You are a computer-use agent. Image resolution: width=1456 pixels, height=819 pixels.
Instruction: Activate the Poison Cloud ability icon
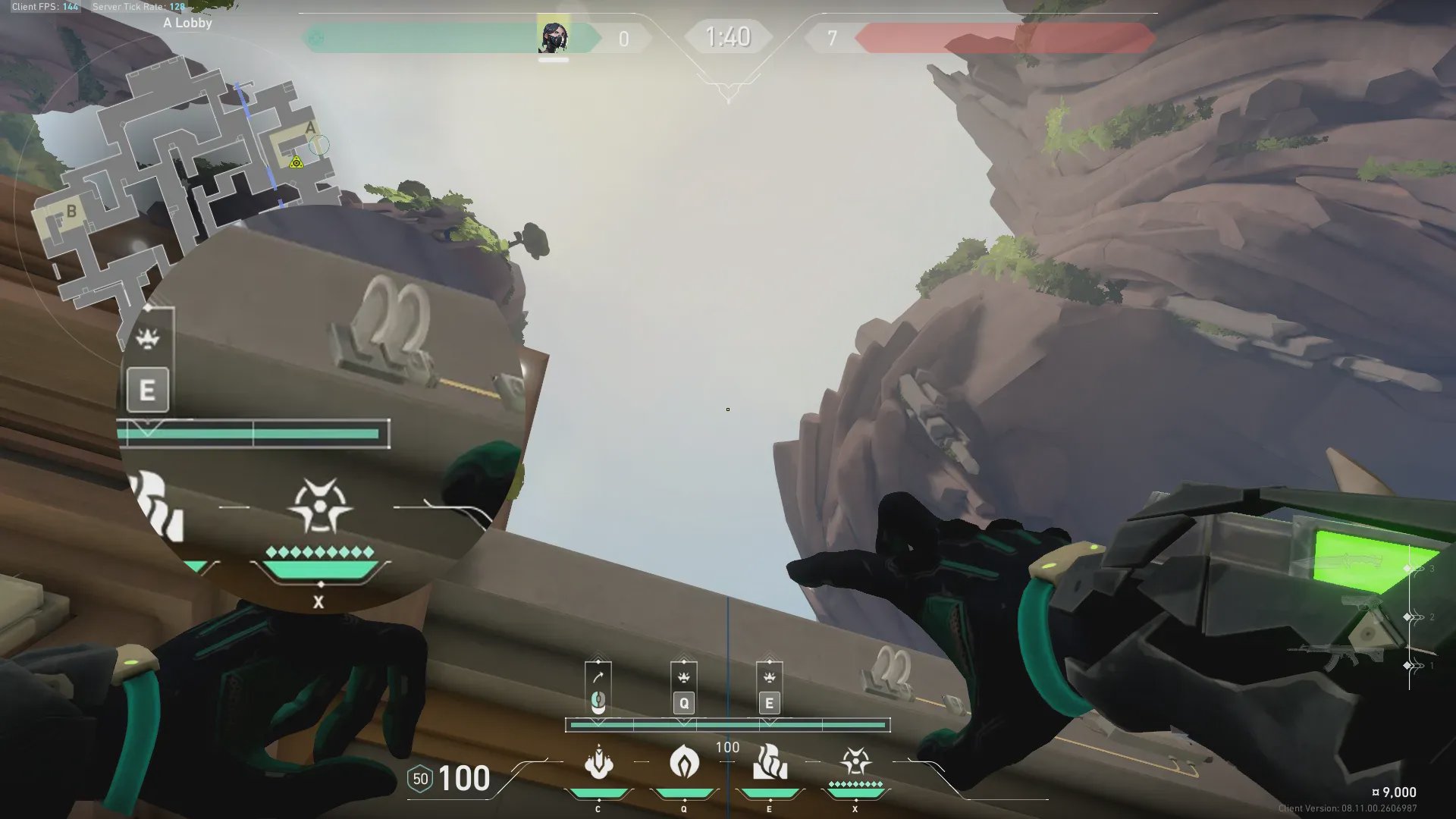[x=684, y=762]
